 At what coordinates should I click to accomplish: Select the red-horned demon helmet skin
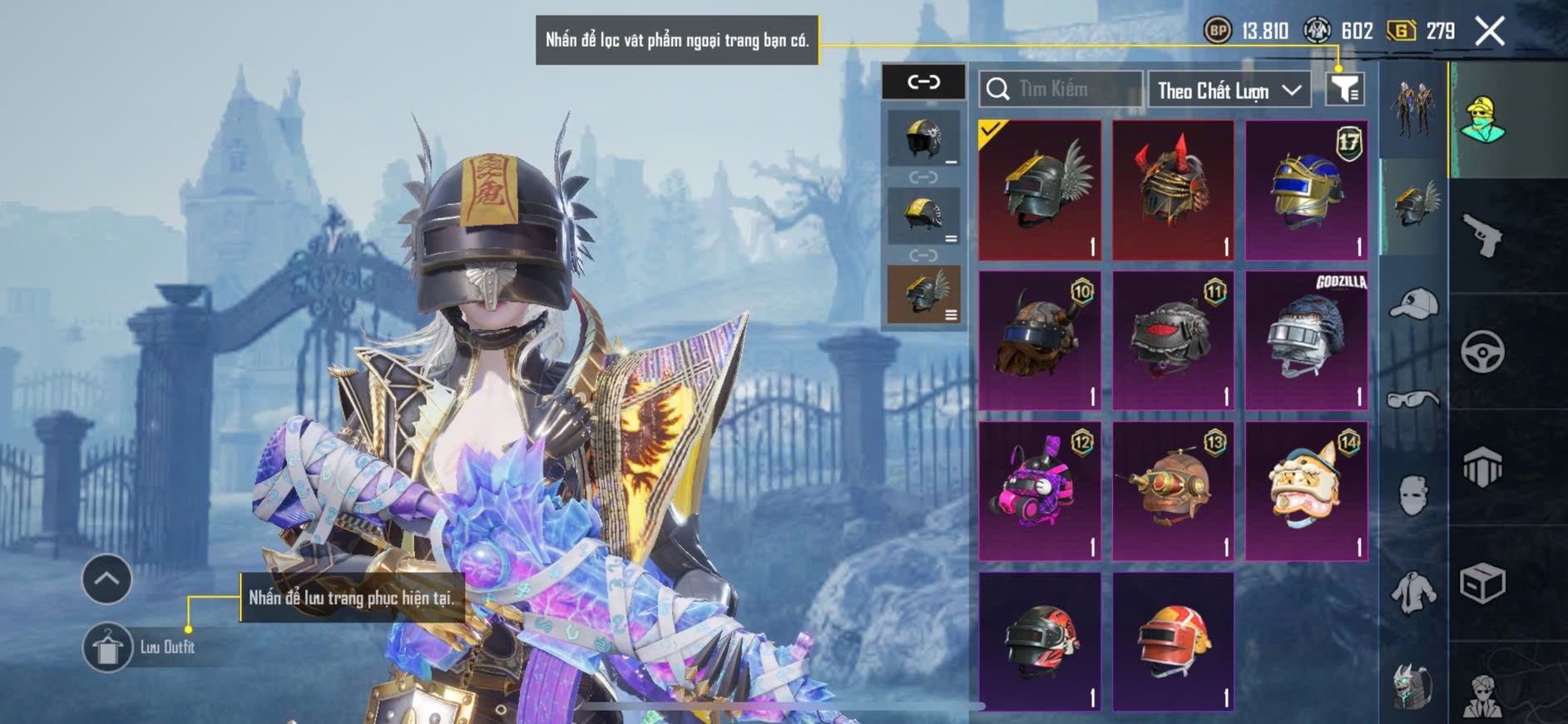pyautogui.click(x=1173, y=191)
